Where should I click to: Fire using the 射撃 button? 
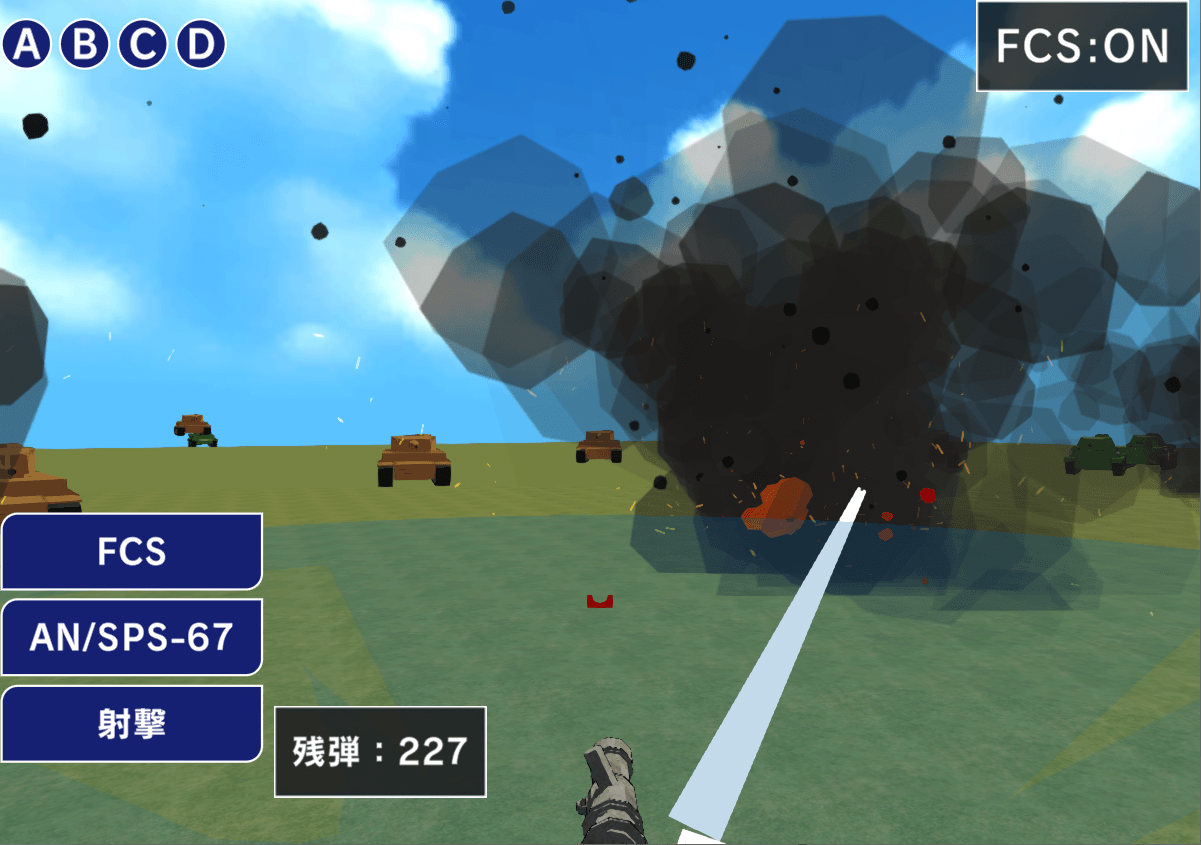coord(131,723)
